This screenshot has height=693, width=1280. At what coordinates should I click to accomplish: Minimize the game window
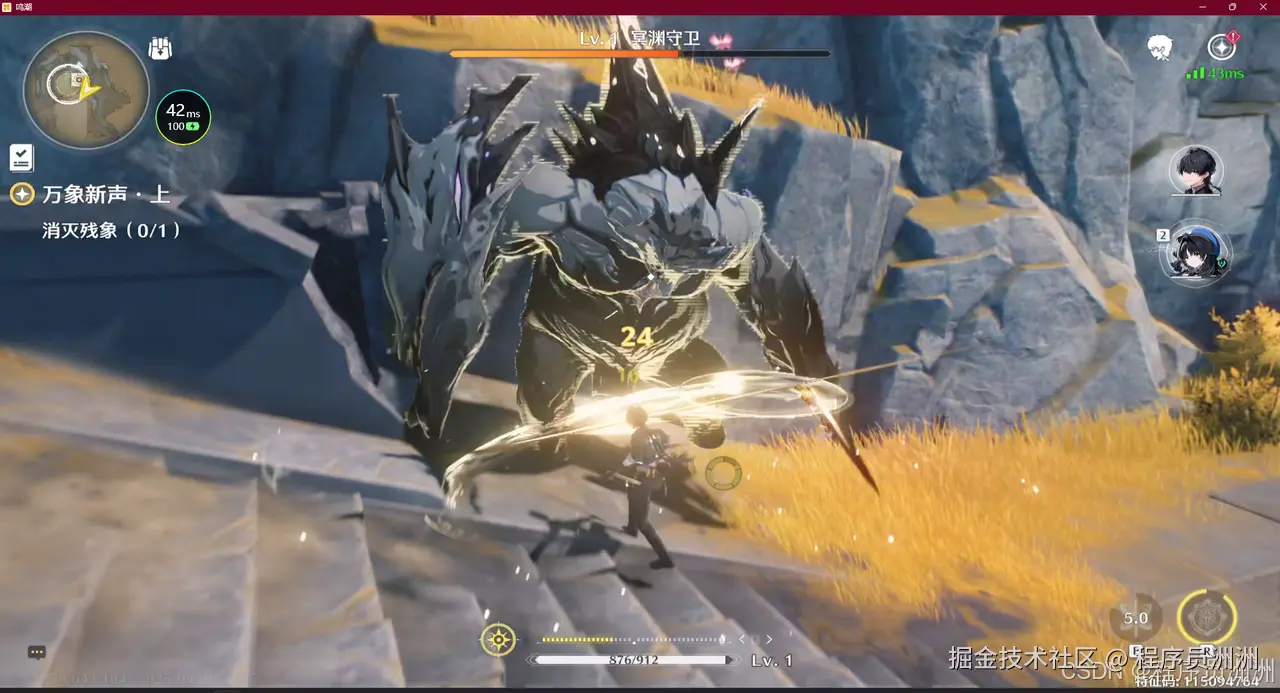1203,7
